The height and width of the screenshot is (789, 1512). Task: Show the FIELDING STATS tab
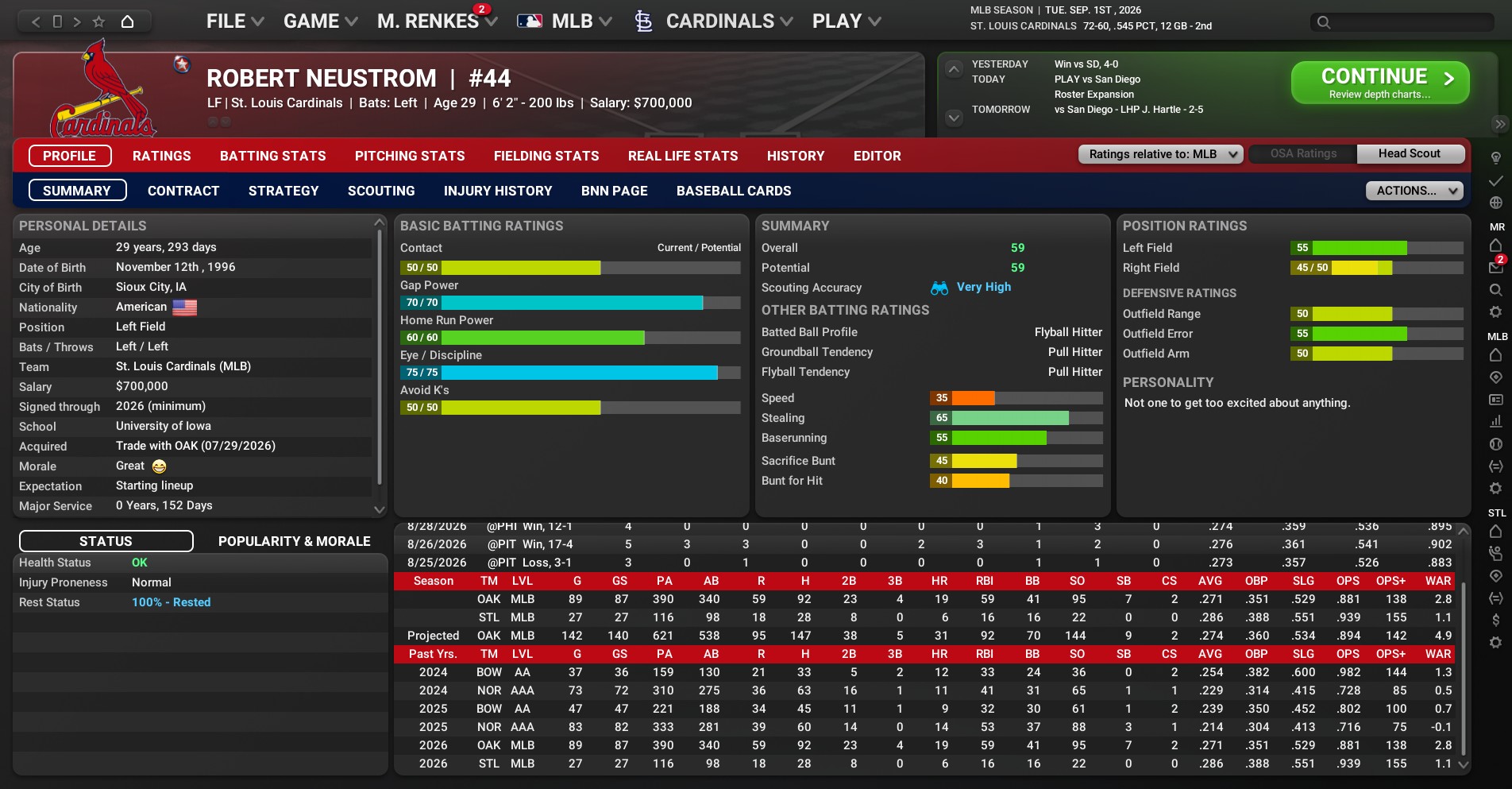click(x=546, y=156)
